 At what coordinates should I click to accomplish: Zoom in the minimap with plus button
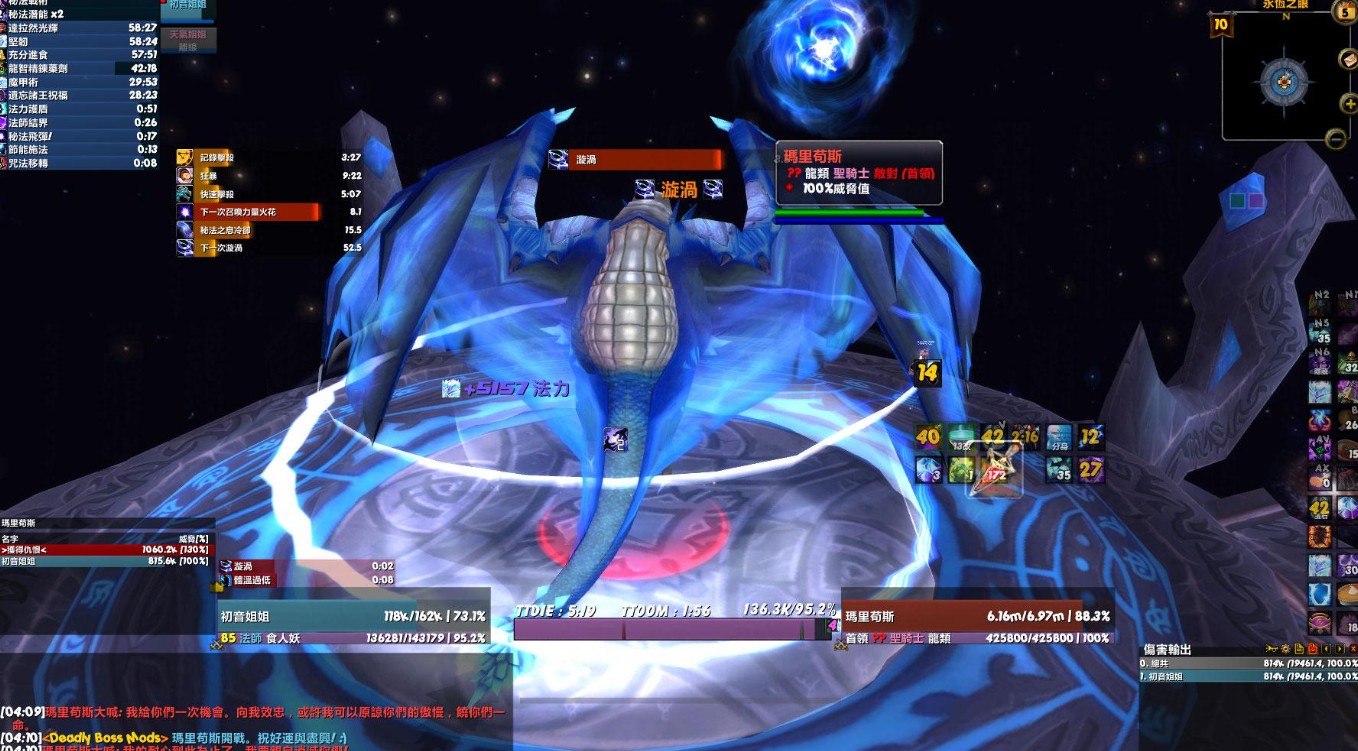coord(1349,103)
